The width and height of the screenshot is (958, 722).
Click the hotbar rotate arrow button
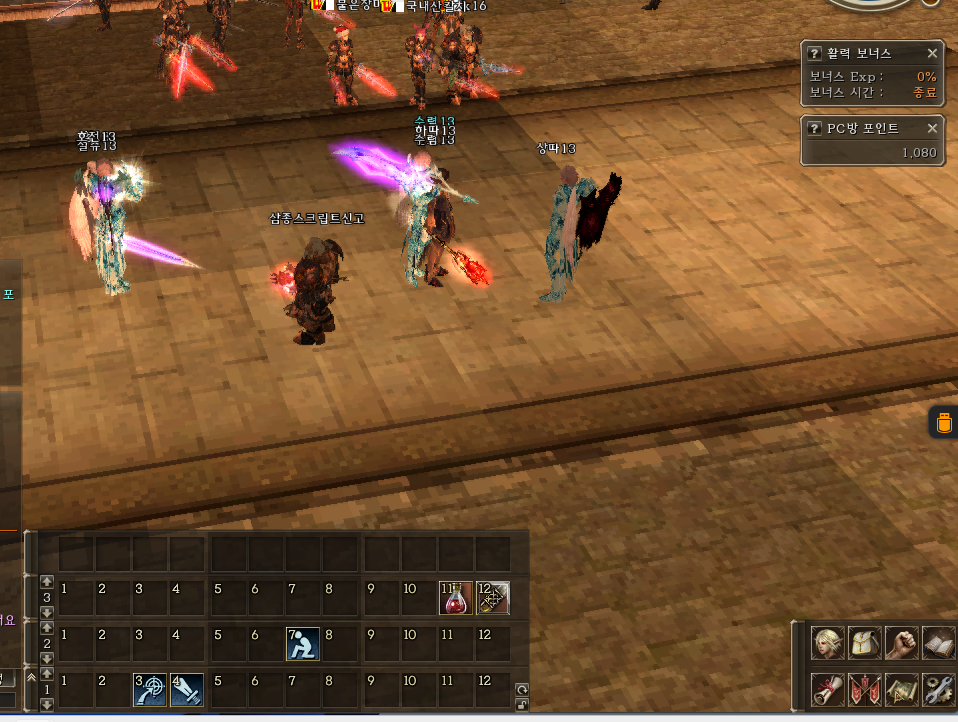coord(521,689)
